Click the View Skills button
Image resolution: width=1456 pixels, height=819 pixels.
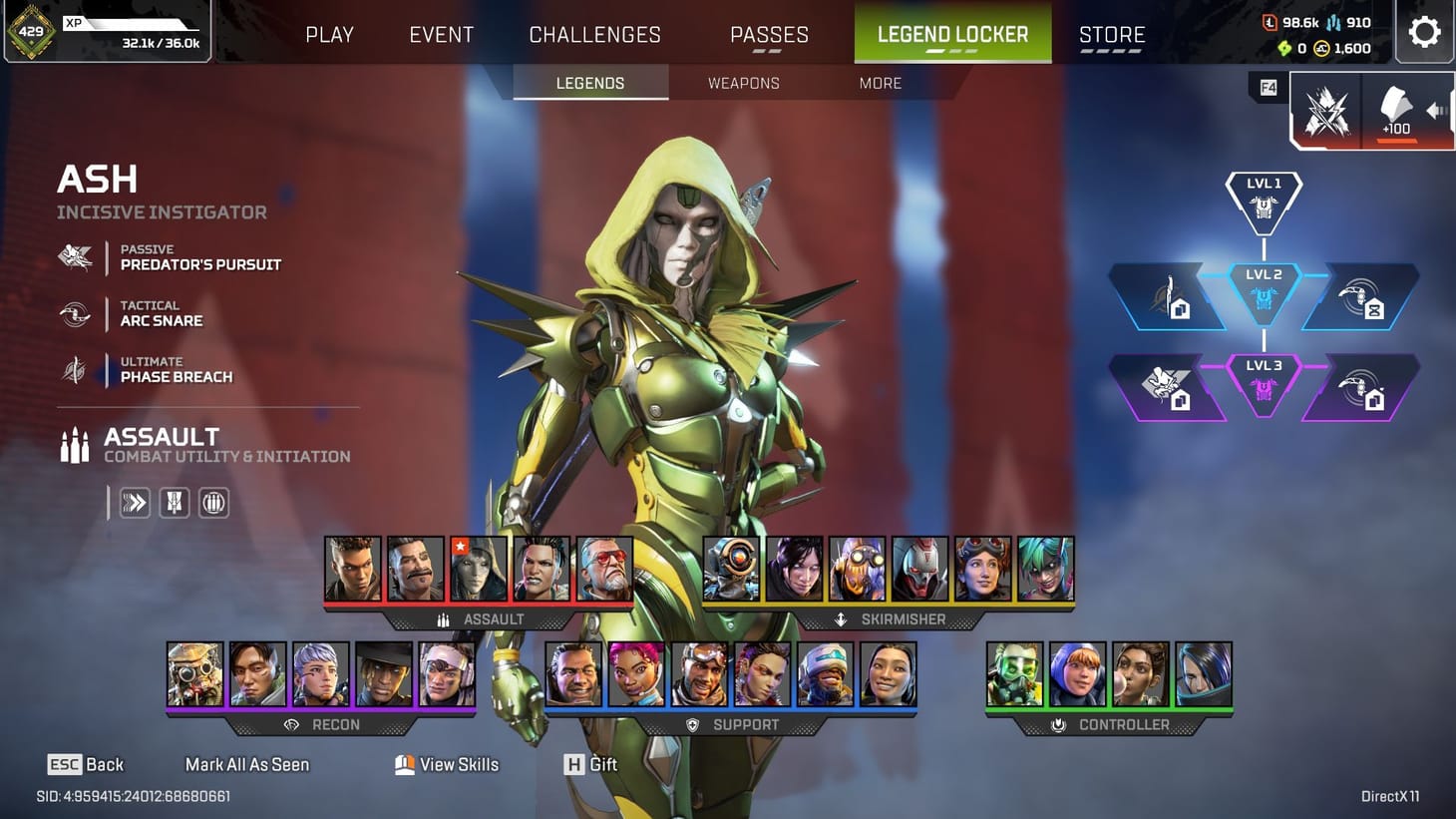click(445, 764)
